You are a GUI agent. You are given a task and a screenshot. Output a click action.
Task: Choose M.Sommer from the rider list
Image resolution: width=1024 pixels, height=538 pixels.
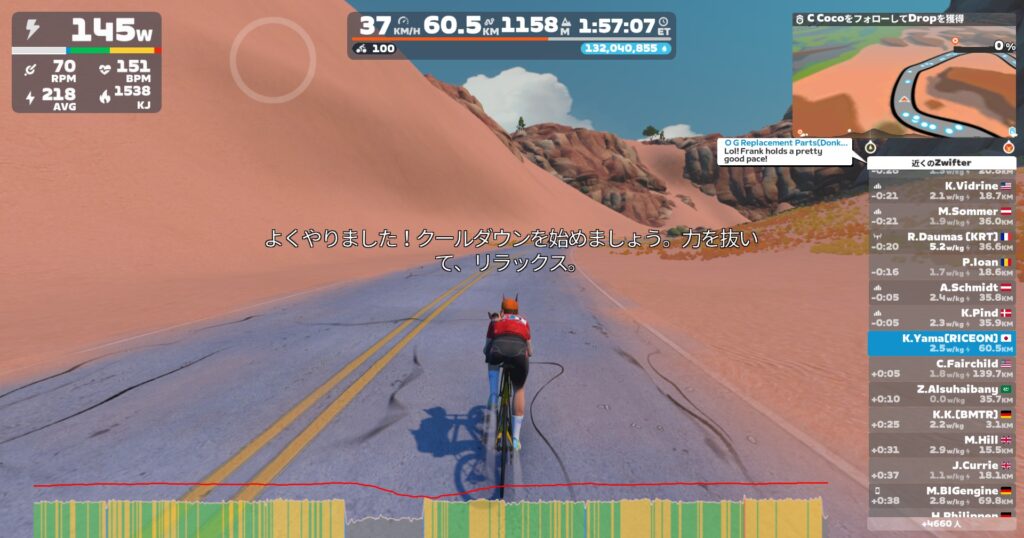click(941, 216)
